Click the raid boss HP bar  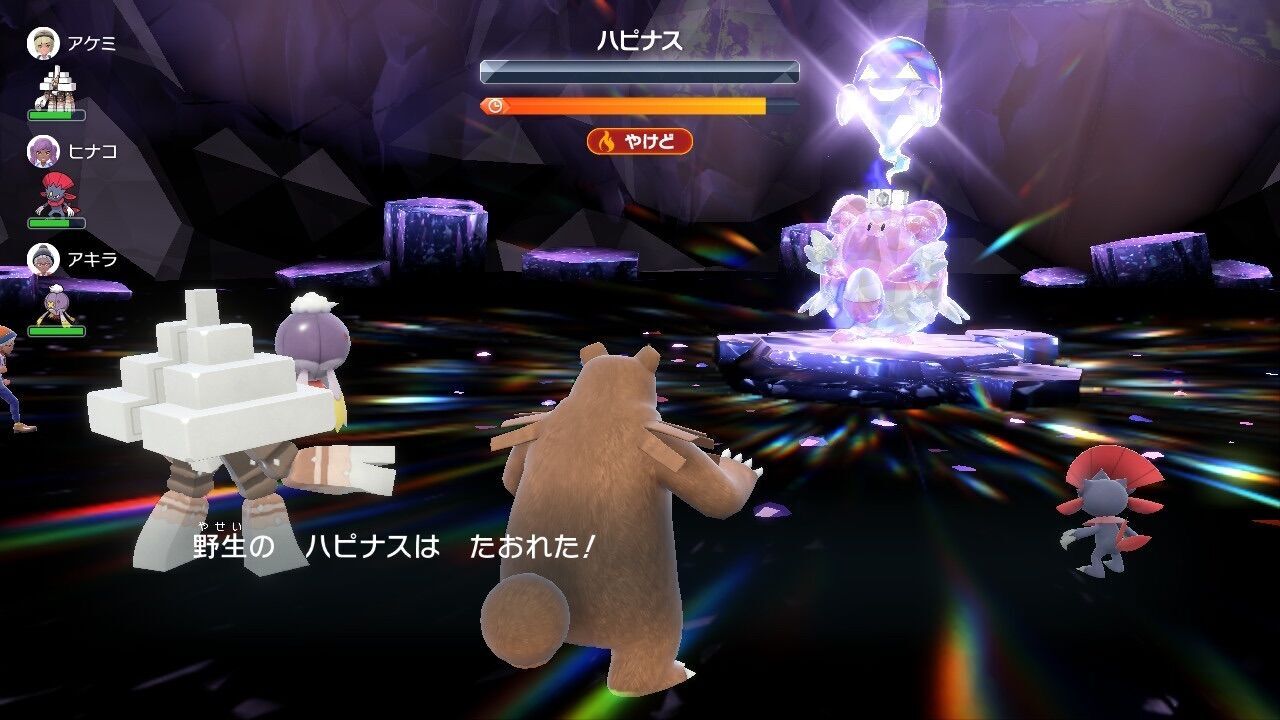[637, 69]
